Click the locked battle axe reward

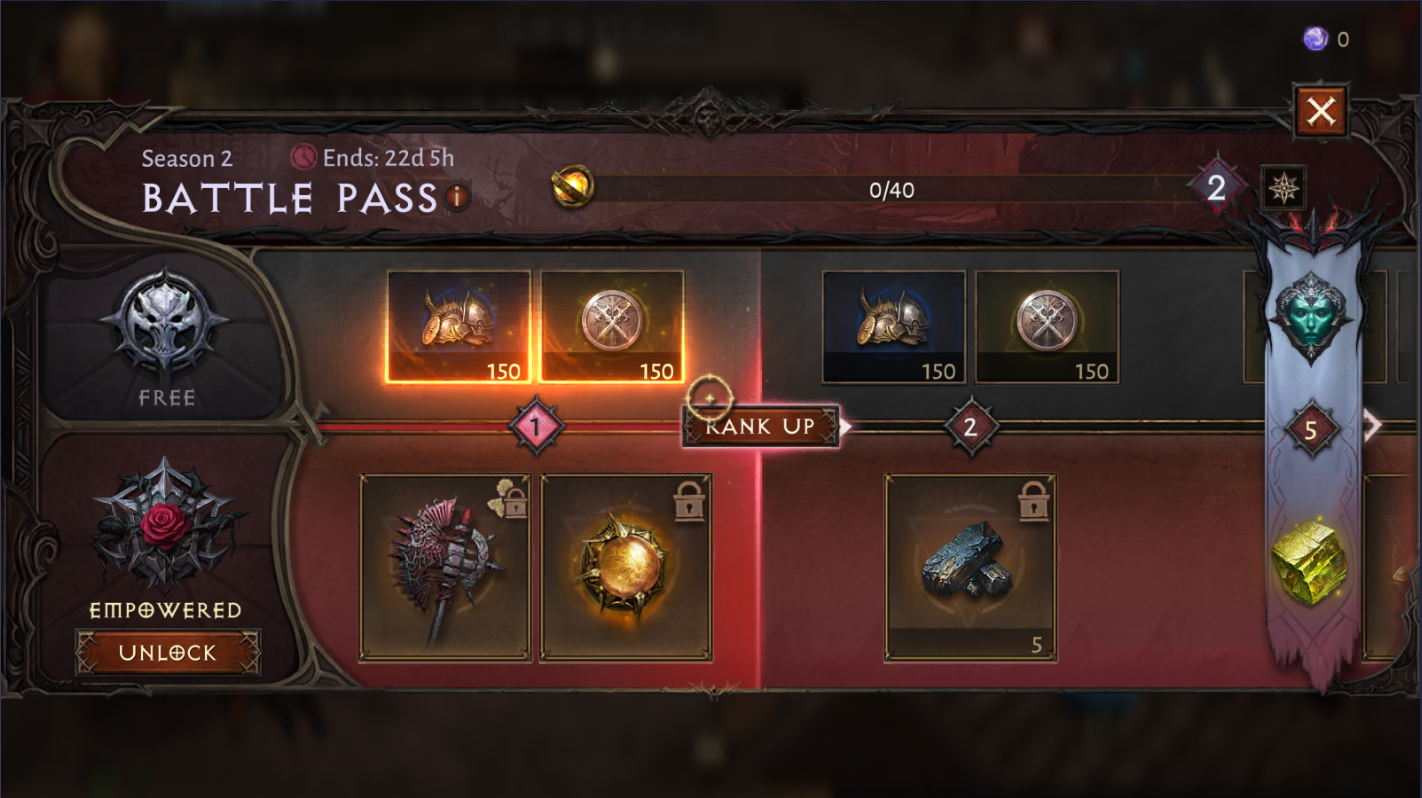coord(443,567)
